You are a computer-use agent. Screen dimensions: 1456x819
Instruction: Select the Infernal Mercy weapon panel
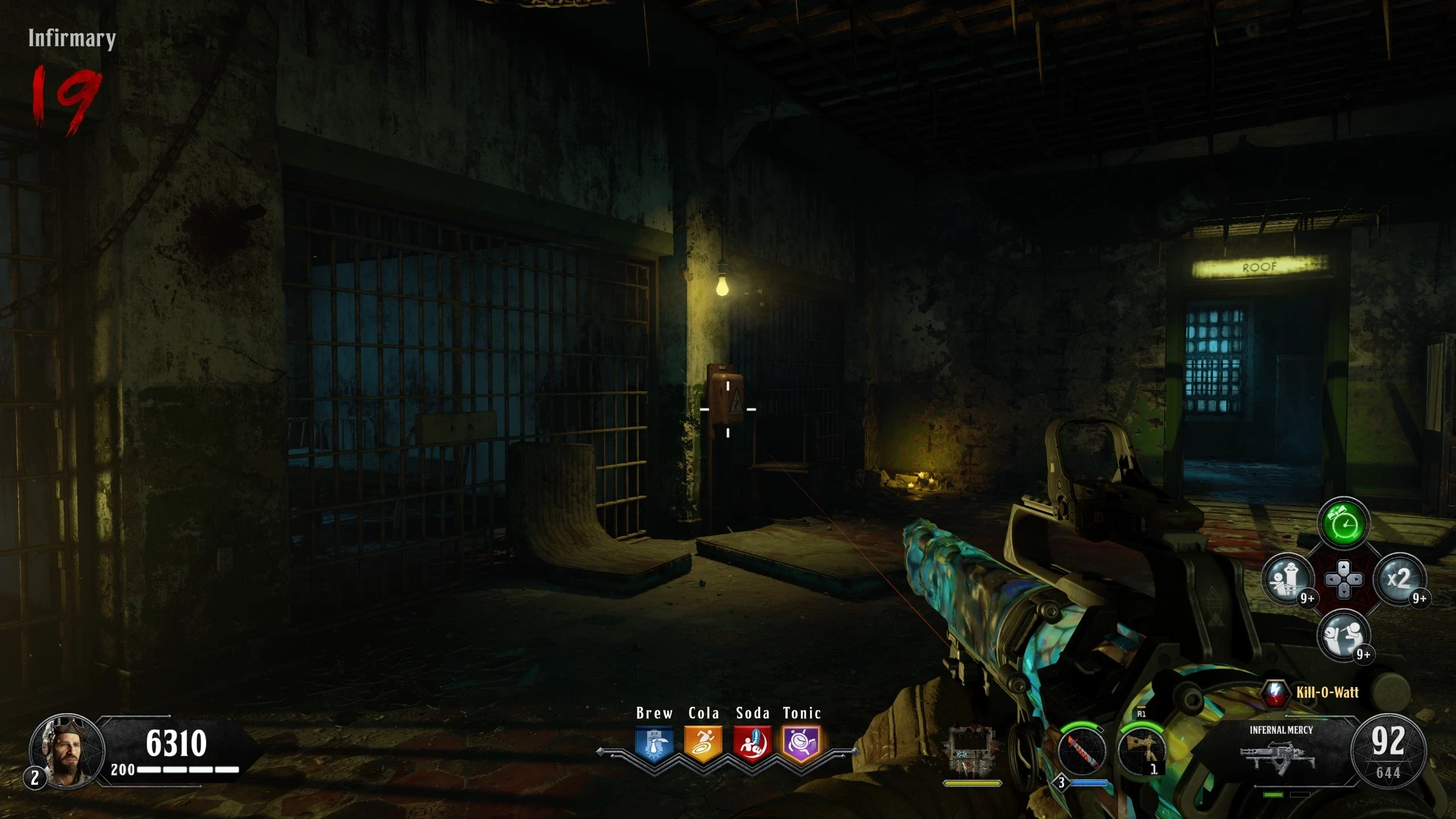(x=1280, y=751)
